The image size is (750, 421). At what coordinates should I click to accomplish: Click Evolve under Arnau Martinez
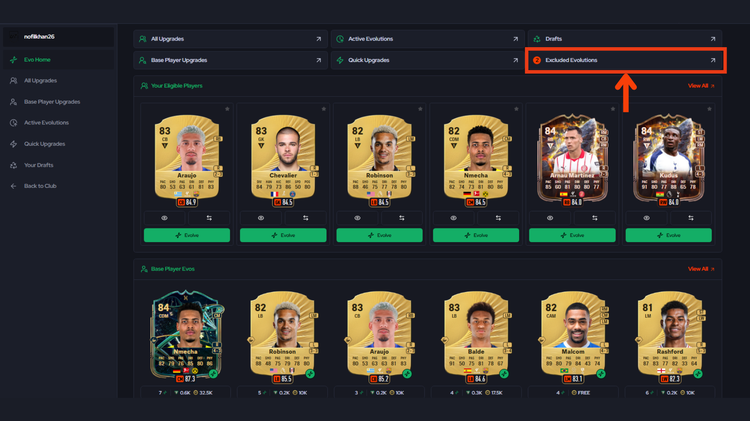572,235
